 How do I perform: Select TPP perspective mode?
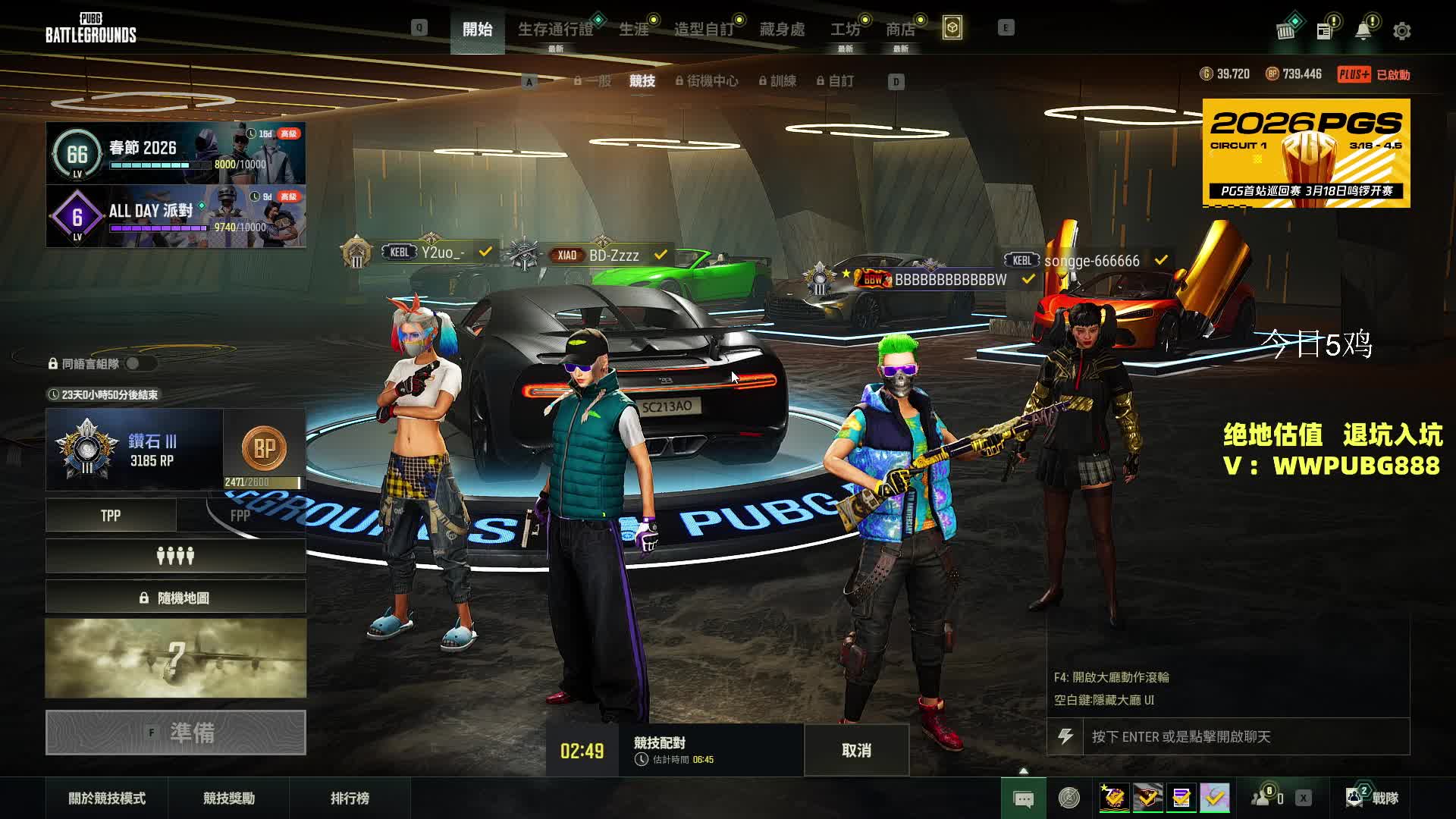(111, 516)
